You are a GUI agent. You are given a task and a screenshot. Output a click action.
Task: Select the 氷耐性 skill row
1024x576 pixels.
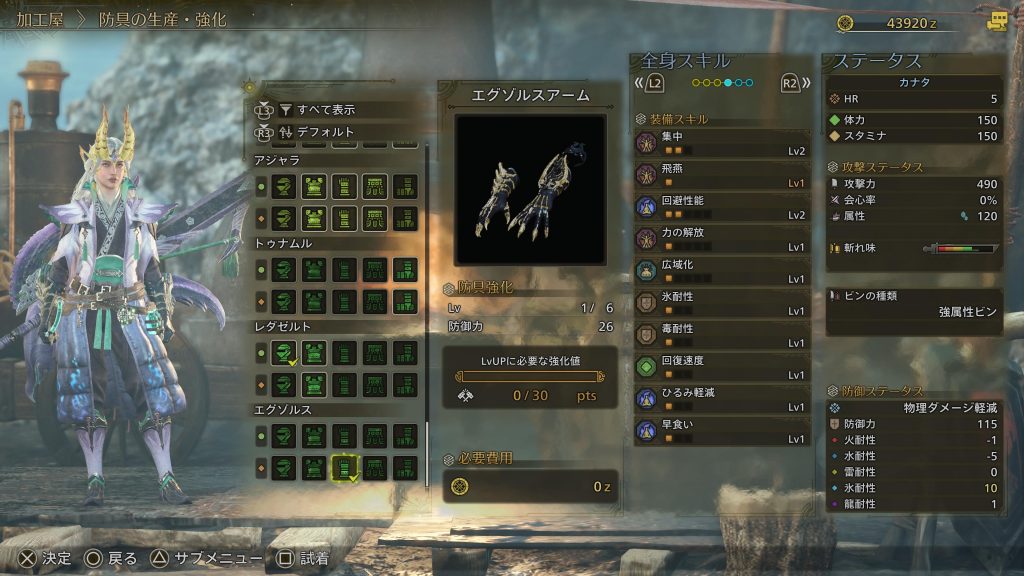point(722,303)
